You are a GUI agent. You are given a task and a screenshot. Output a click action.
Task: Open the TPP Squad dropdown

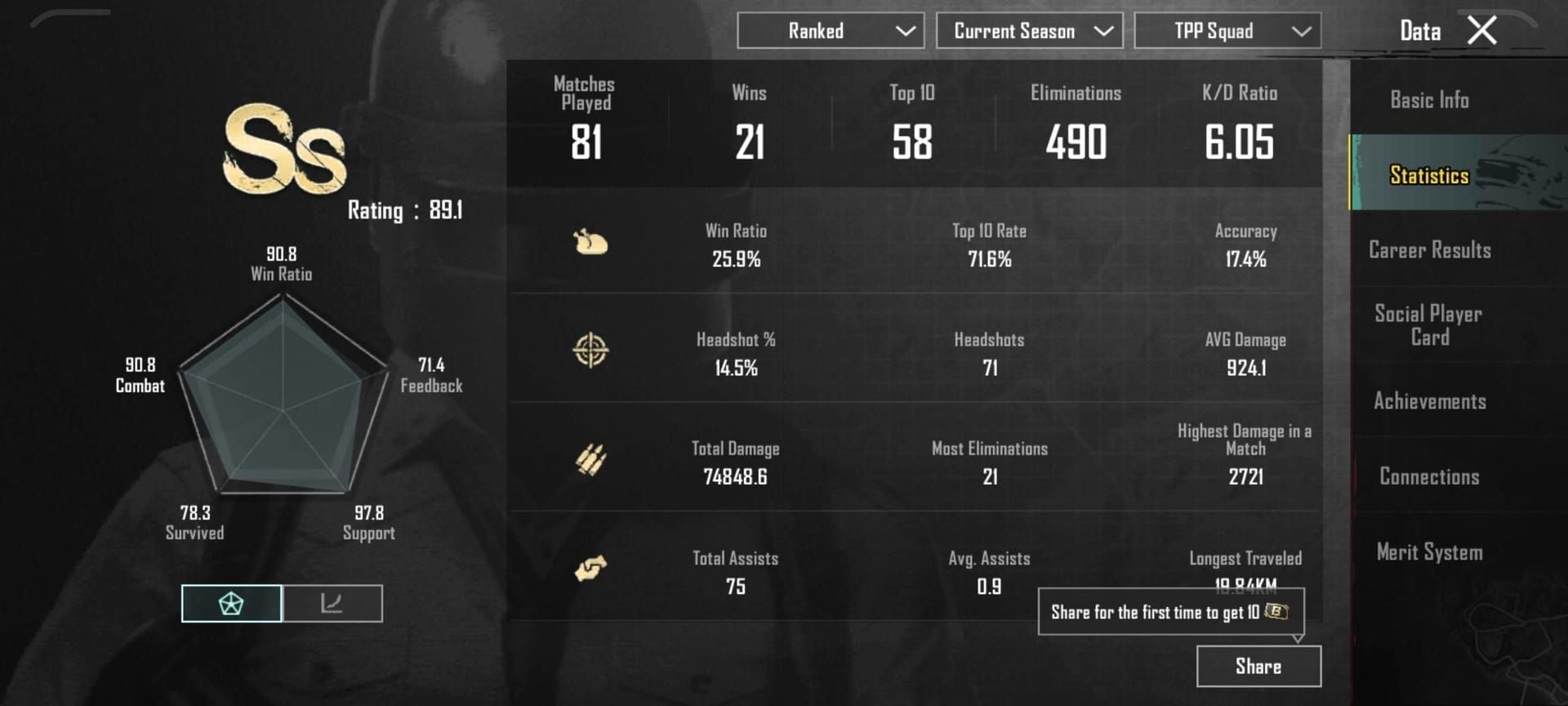1227,30
